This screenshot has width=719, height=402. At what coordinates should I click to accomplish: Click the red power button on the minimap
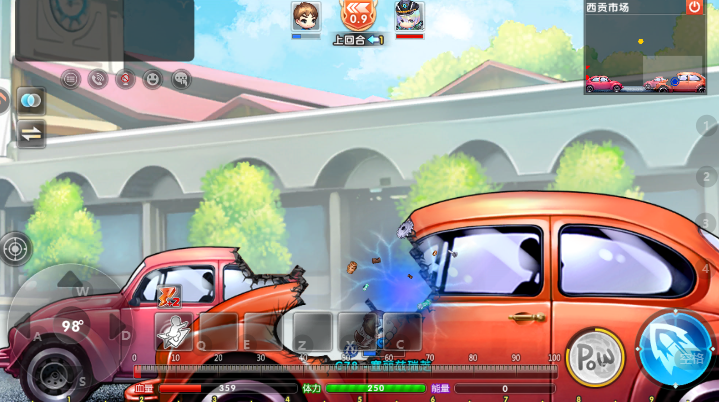694,7
